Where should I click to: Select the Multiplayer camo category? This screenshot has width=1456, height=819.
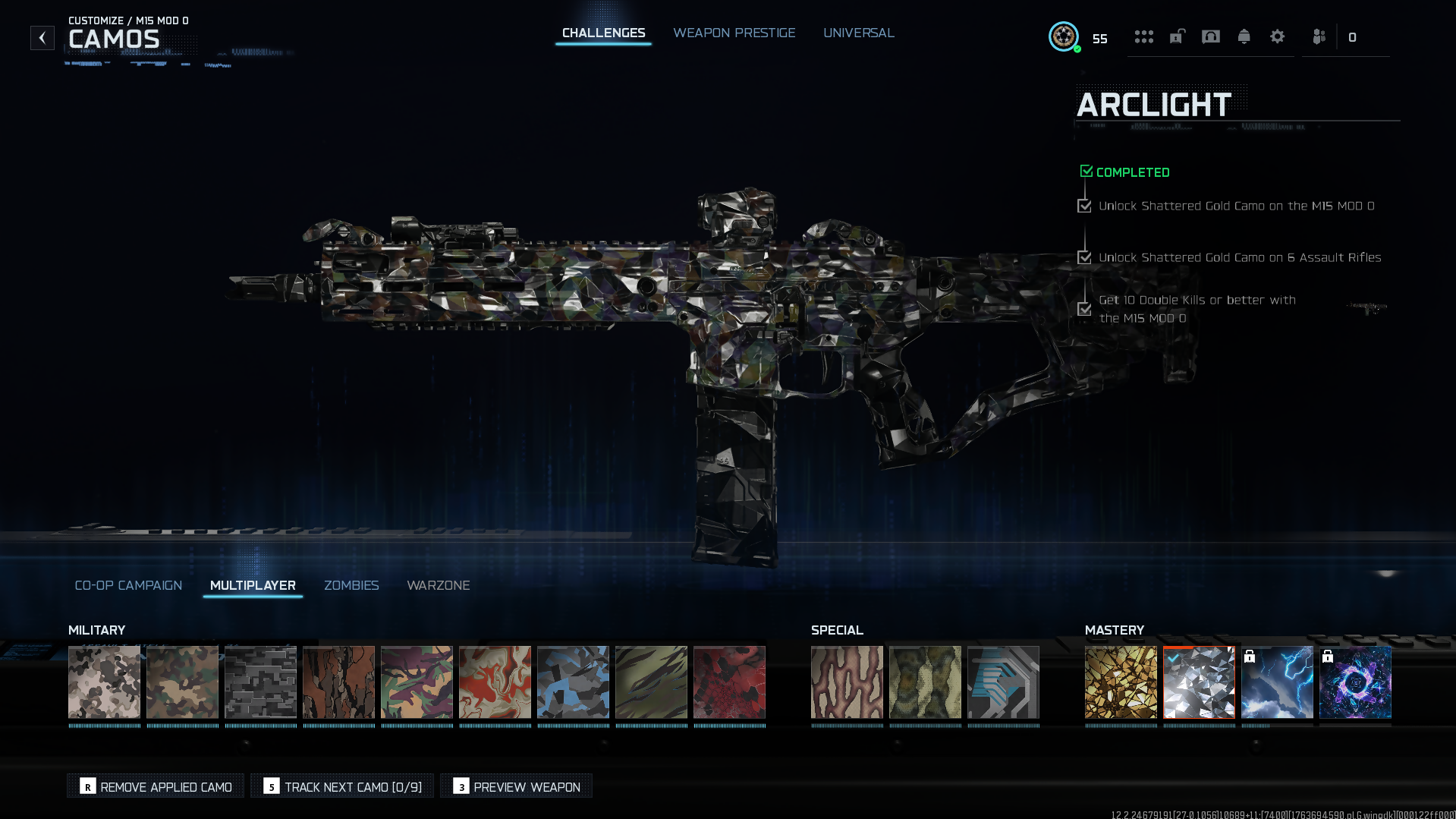(x=253, y=585)
